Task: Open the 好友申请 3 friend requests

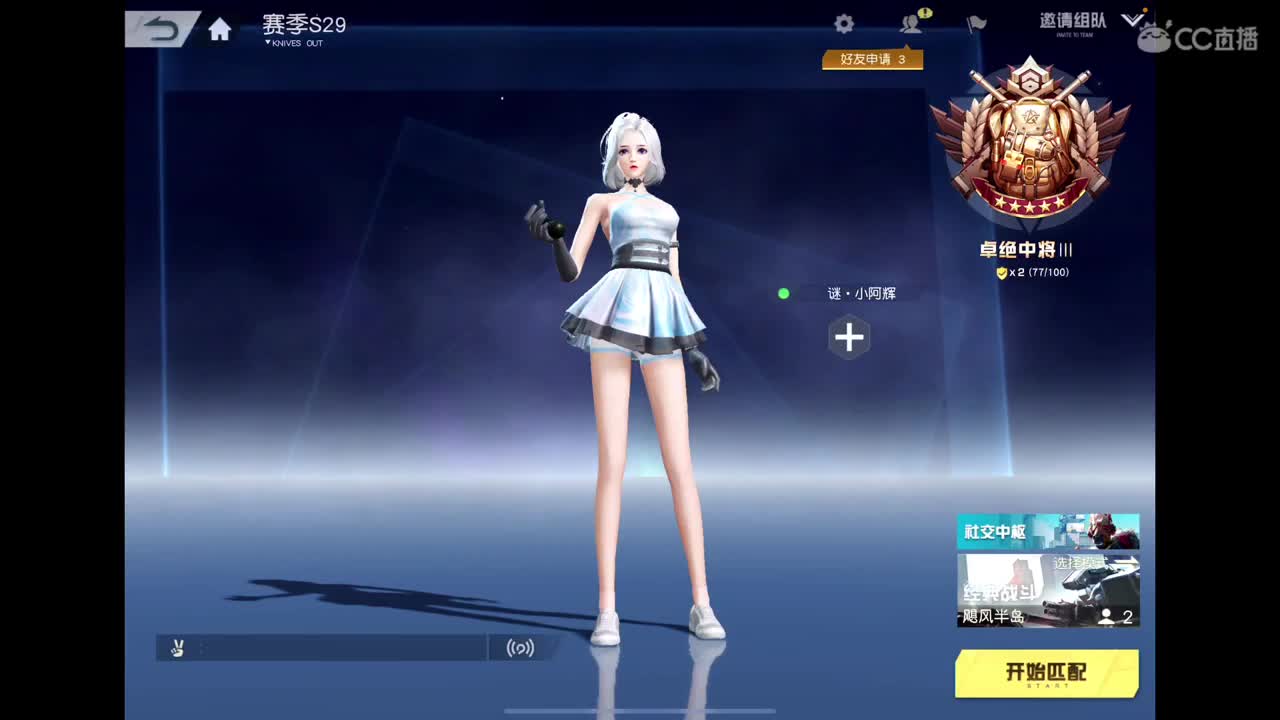Action: click(x=871, y=60)
